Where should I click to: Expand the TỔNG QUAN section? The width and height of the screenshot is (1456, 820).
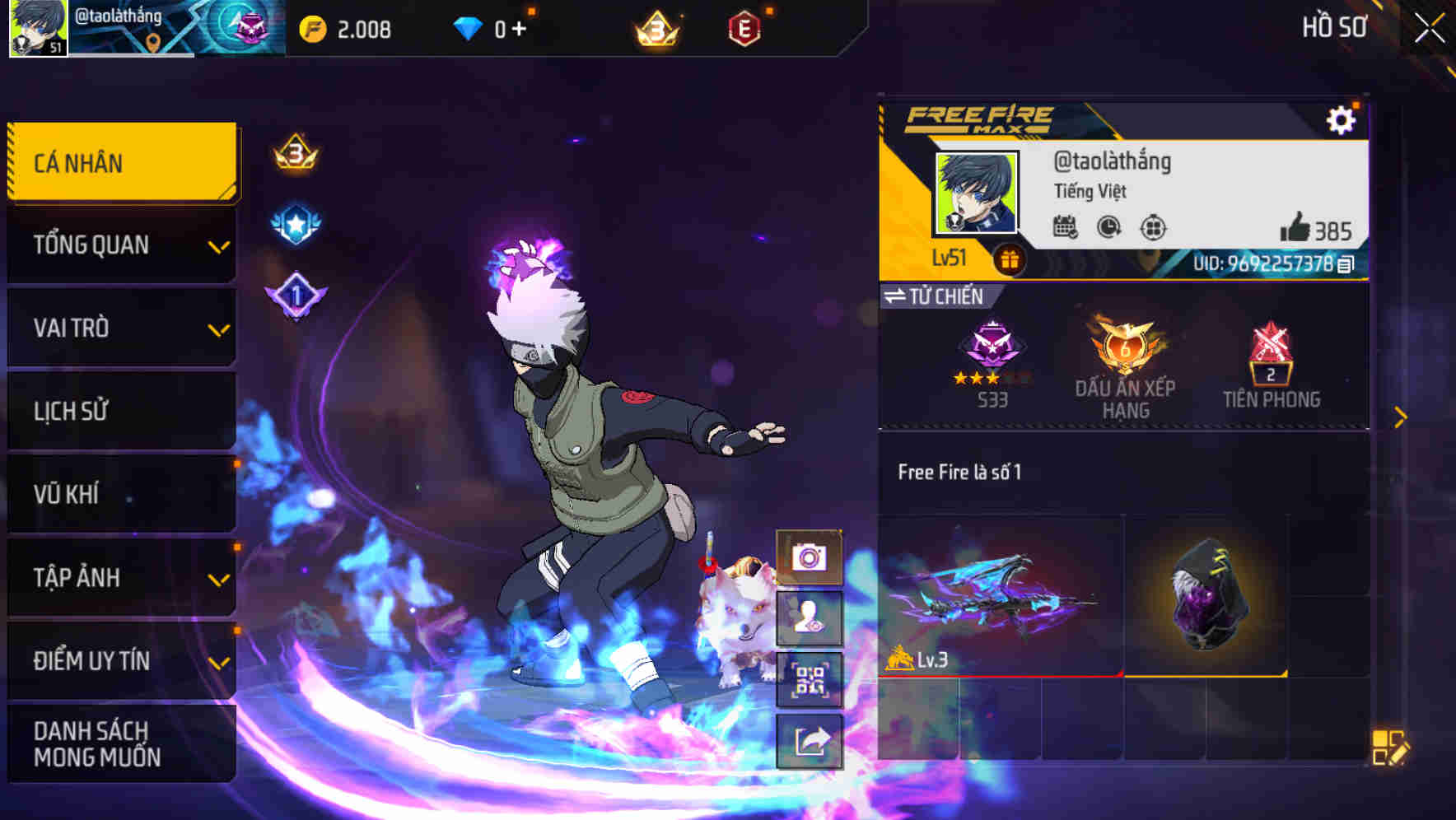(120, 245)
